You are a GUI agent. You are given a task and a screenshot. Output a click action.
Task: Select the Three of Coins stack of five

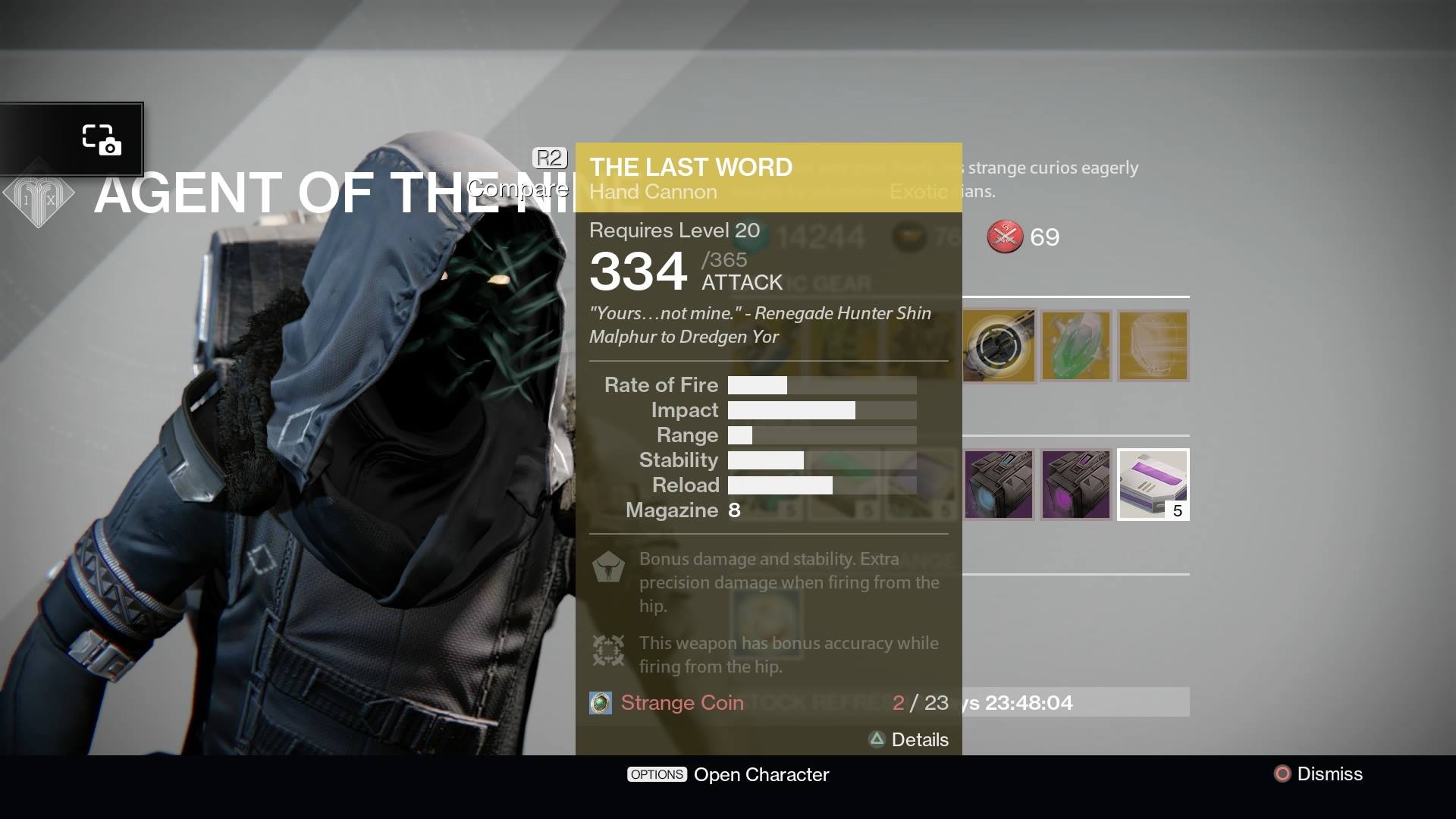click(1153, 484)
